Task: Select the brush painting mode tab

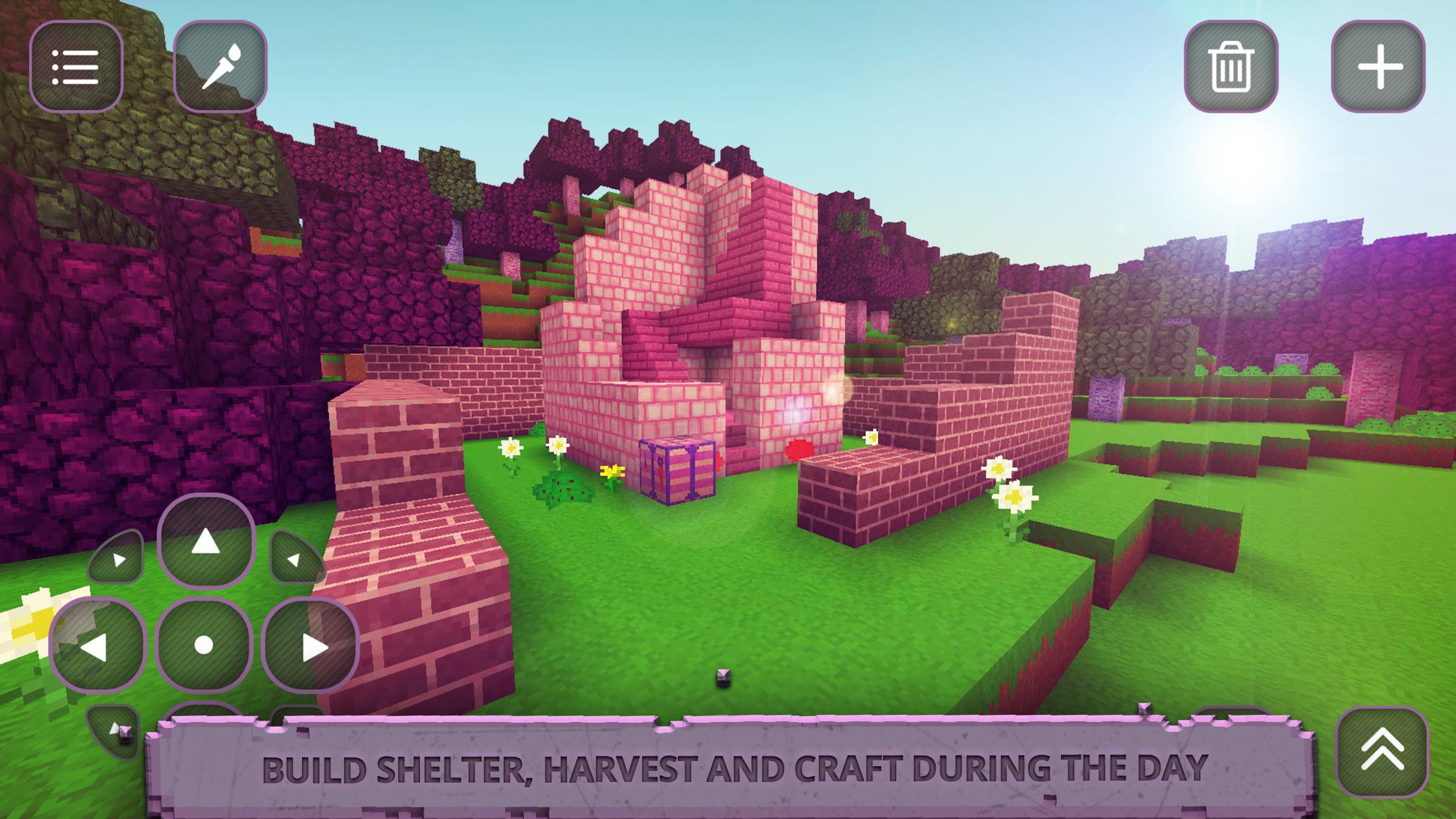Action: coord(220,66)
